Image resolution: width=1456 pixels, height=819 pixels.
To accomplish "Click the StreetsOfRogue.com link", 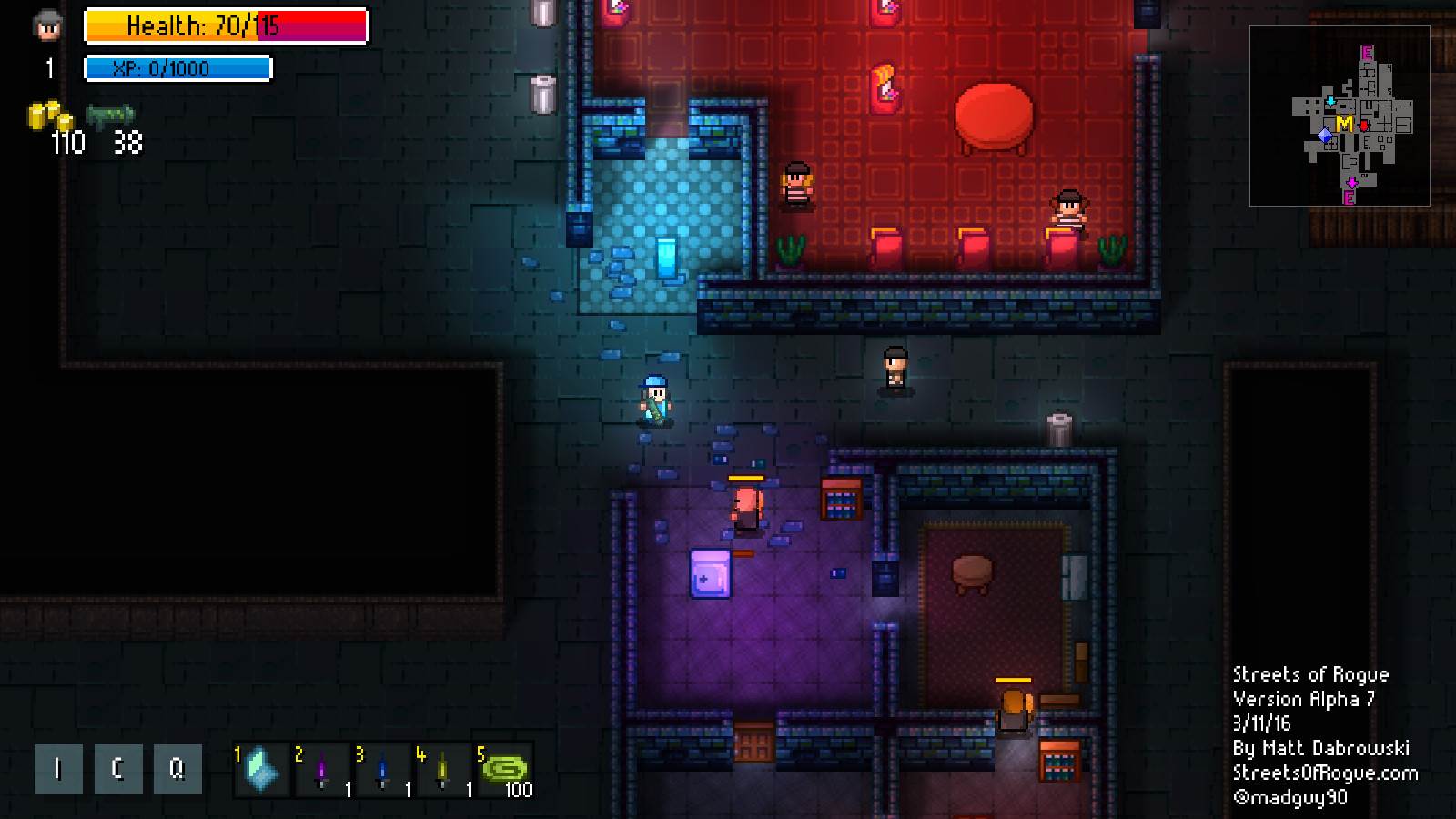I will click(1326, 773).
